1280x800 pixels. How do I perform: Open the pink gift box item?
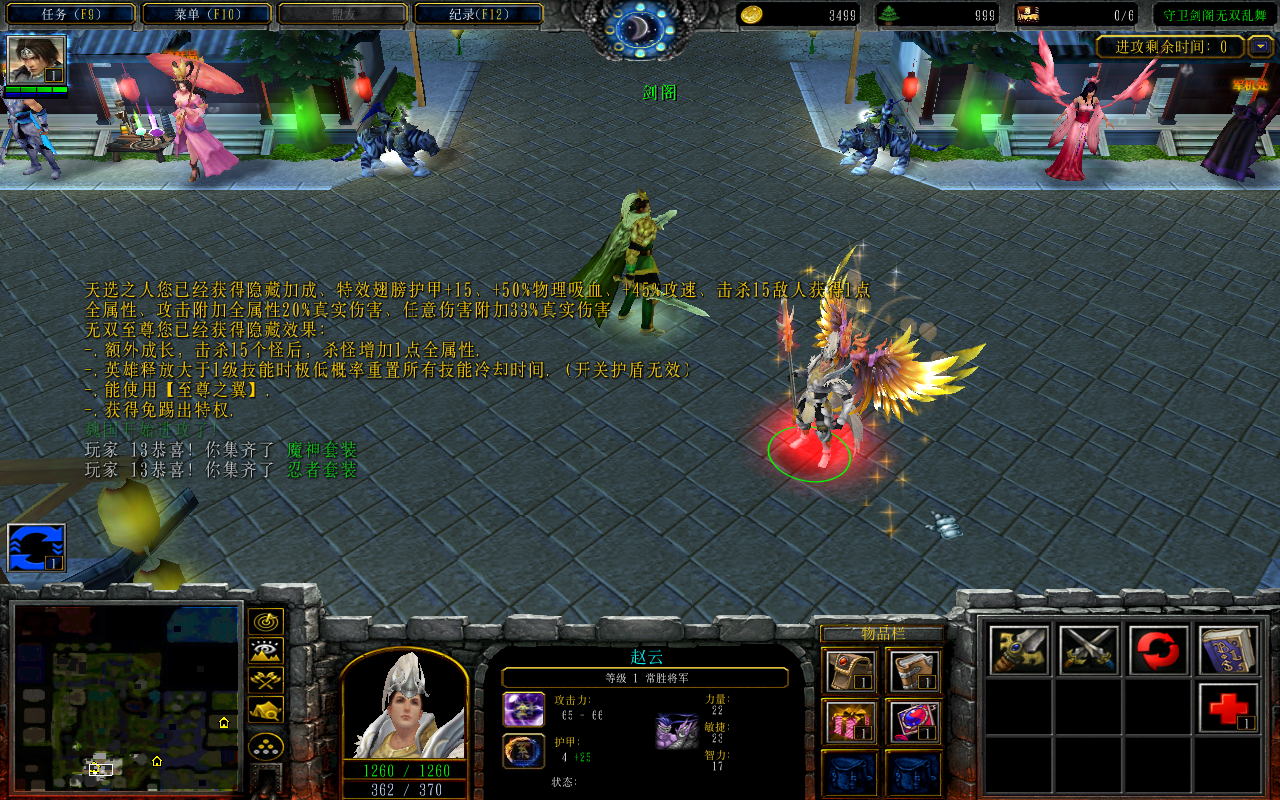852,722
